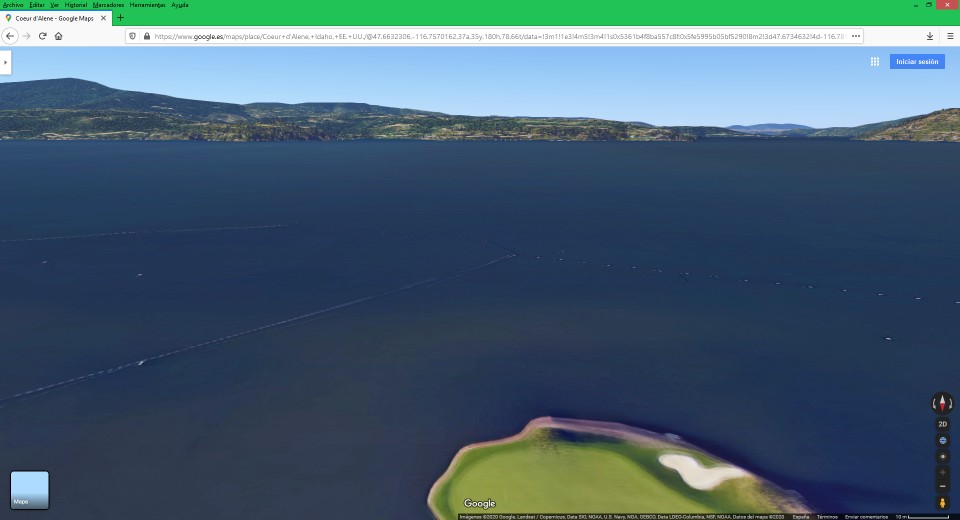Open the Google apps grid

874,62
